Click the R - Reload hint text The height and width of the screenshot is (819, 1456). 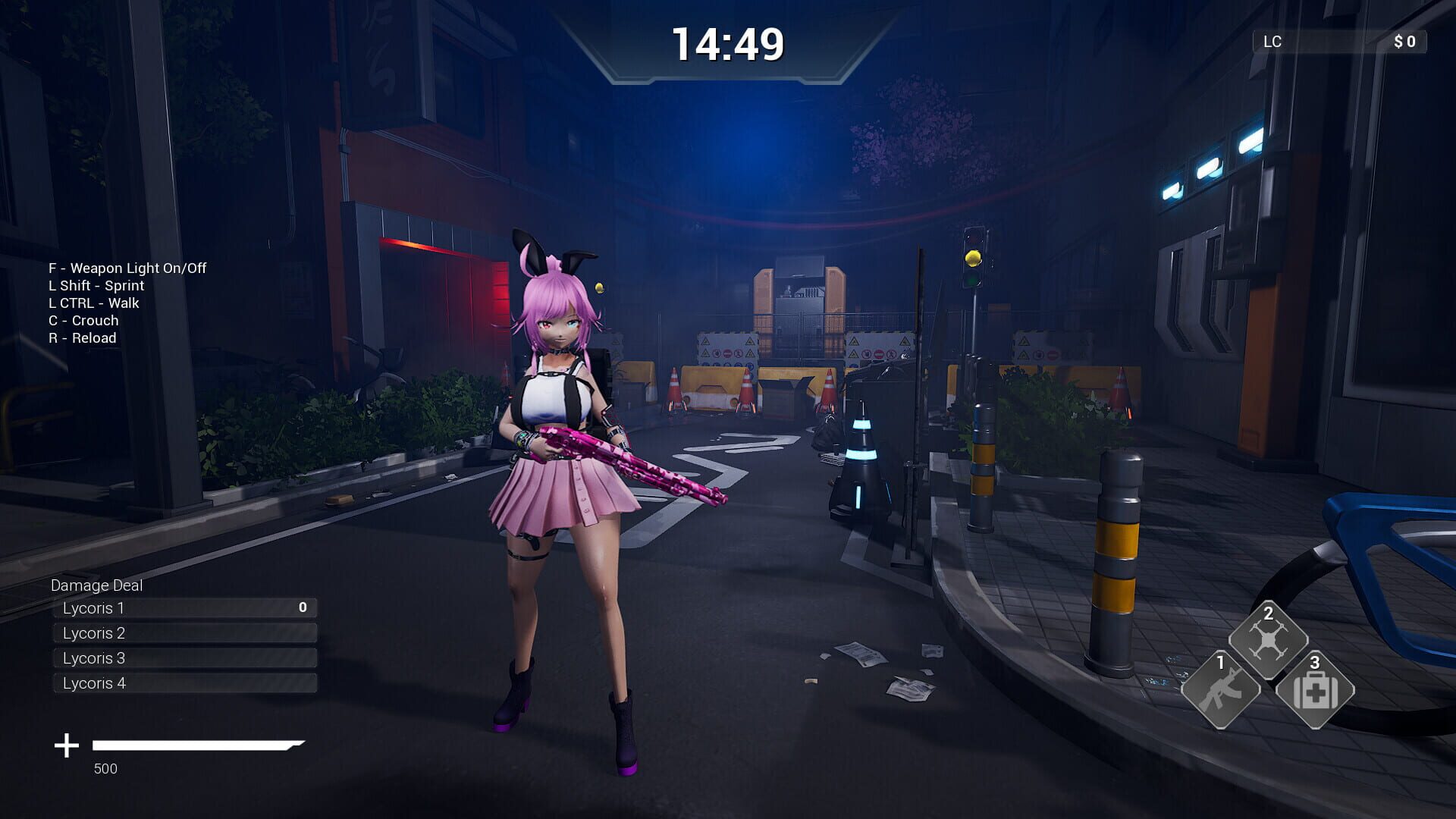click(82, 337)
